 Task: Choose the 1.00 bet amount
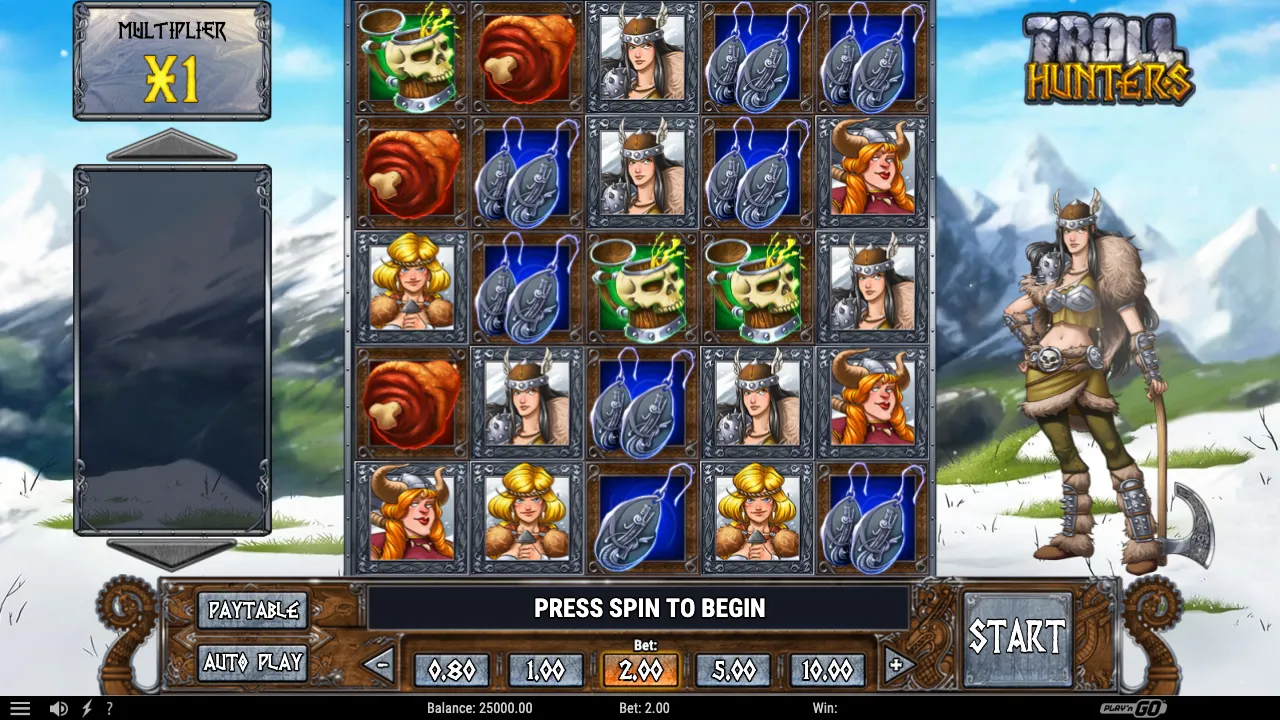(x=545, y=670)
